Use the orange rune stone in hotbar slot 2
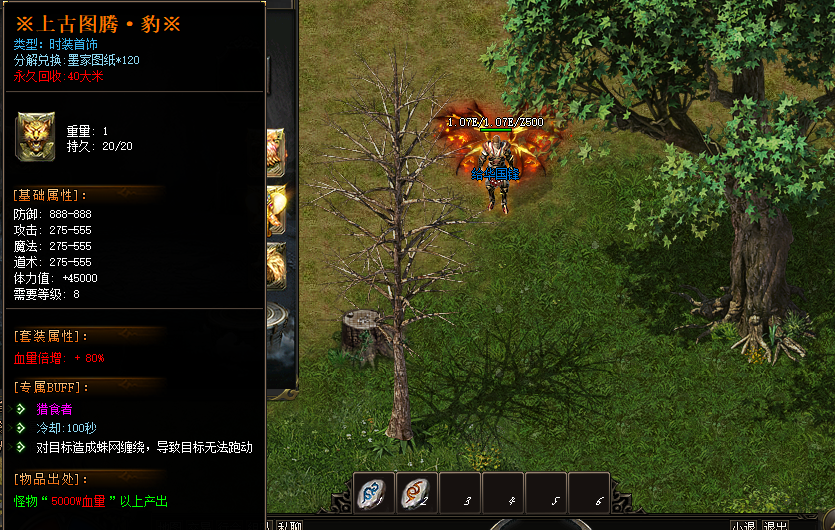Screen dimensions: 835x530 coord(415,492)
